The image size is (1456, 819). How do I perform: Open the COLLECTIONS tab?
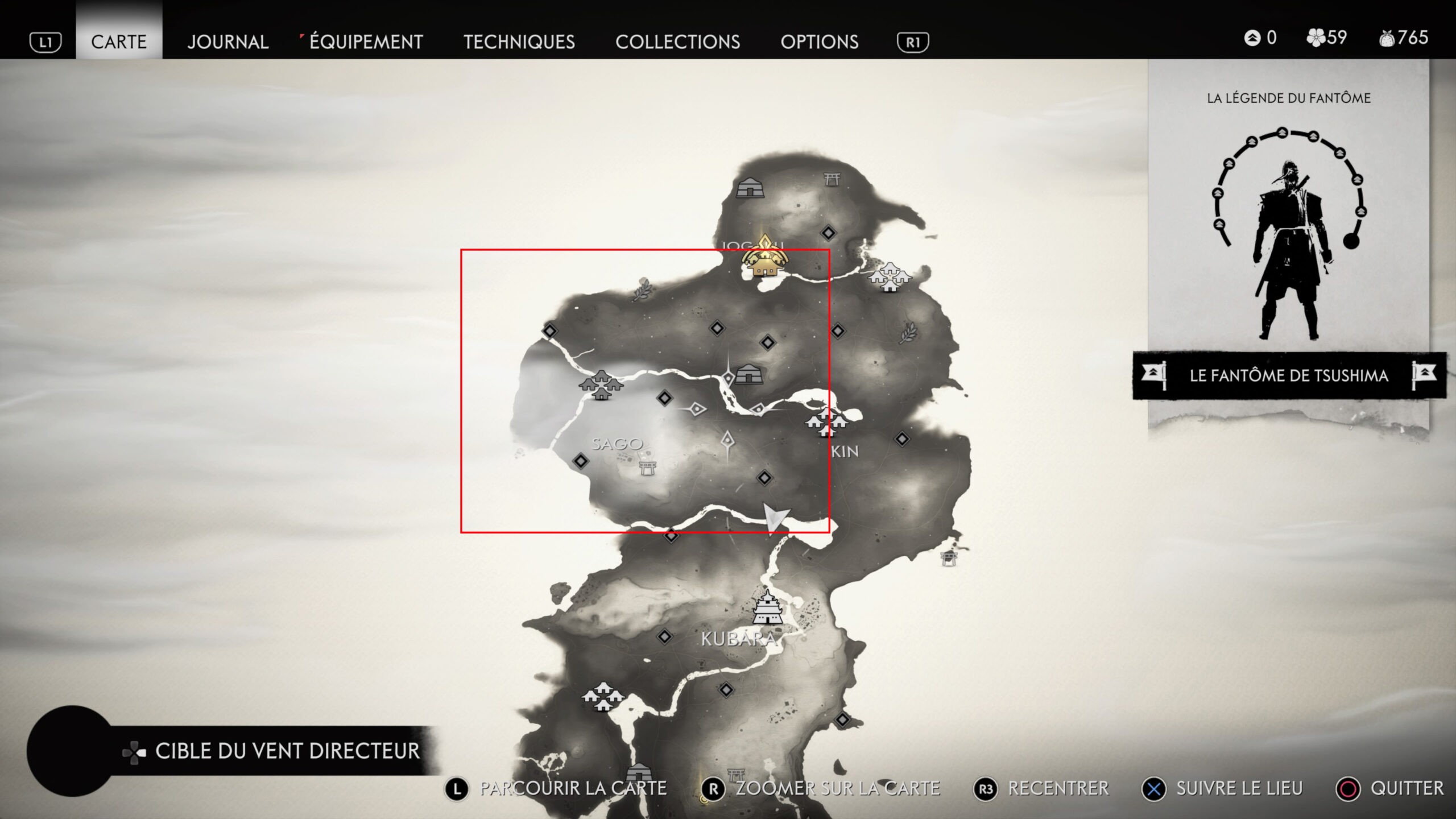pos(680,42)
